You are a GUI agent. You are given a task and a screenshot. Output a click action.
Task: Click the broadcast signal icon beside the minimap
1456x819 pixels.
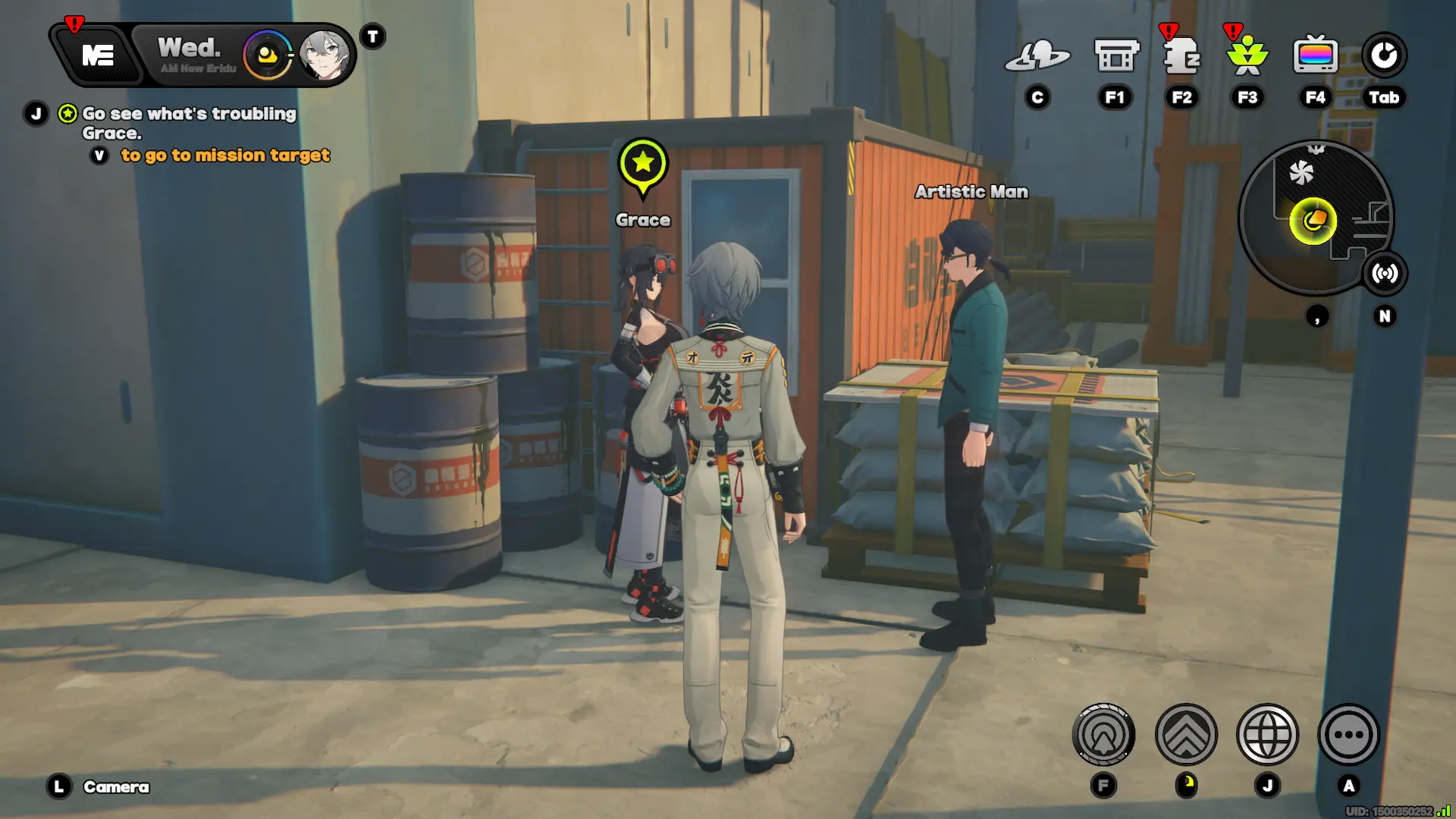(1386, 274)
